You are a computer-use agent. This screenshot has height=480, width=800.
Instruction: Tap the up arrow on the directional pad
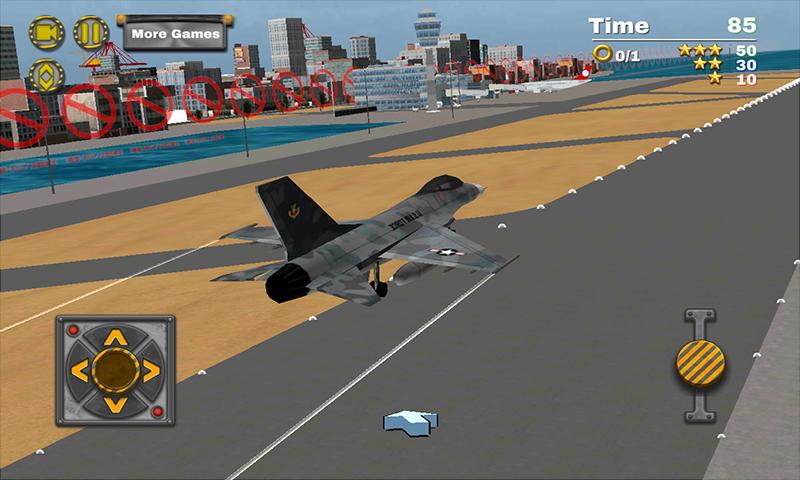pyautogui.click(x=114, y=337)
